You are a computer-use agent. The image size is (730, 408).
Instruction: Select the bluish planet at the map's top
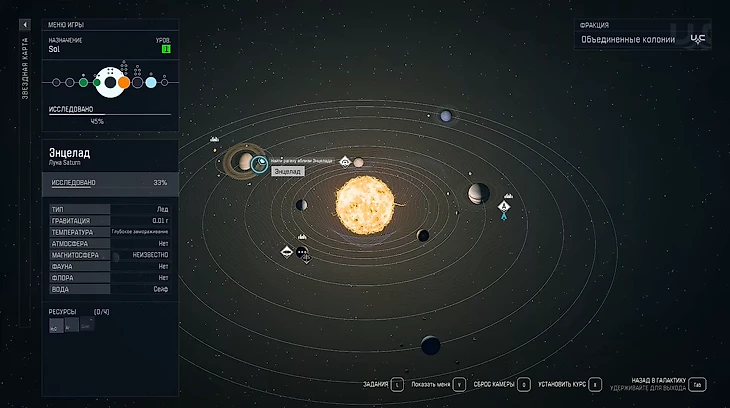445,117
